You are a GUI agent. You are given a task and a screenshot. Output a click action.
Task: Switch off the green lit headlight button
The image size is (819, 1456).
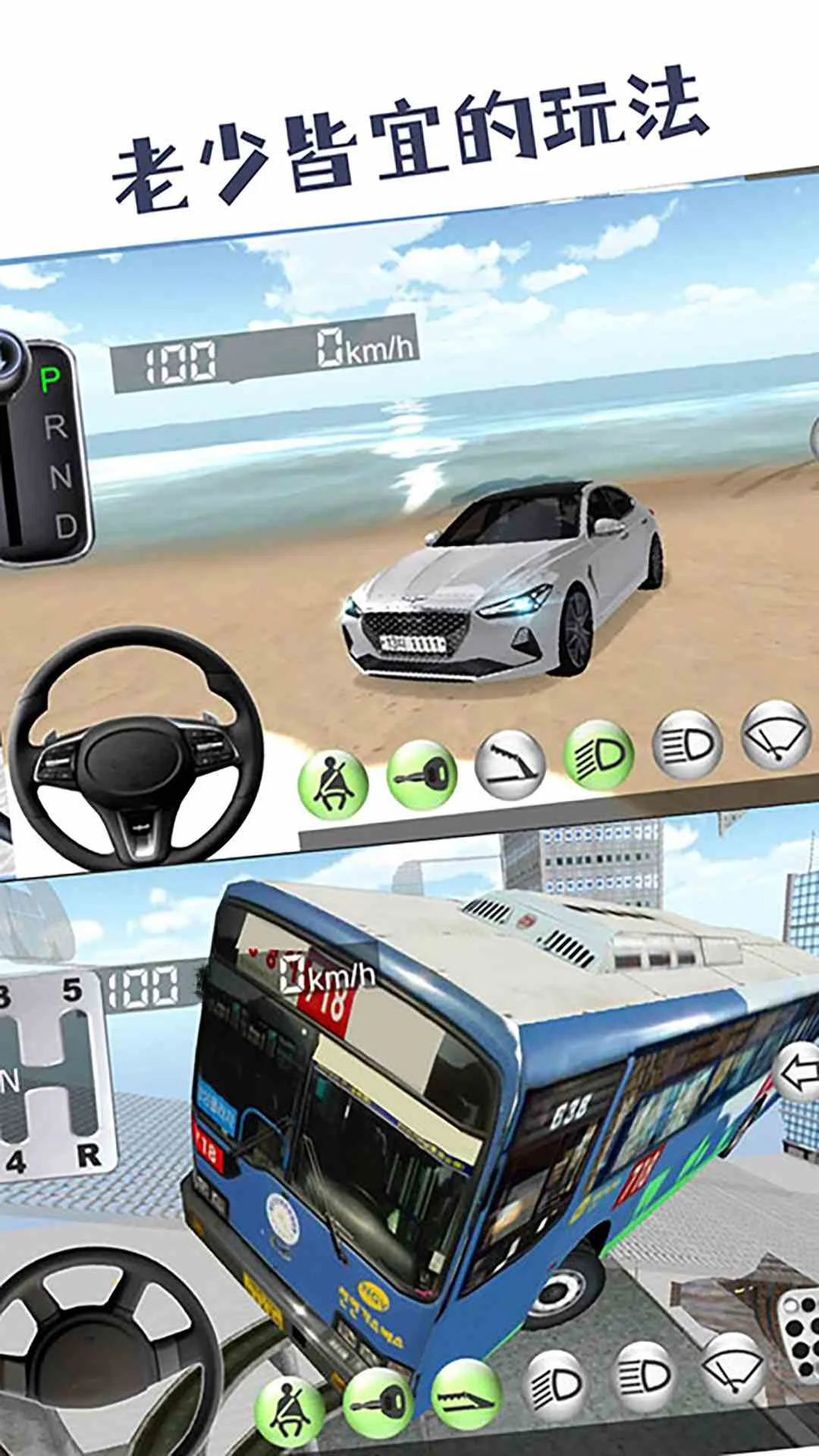598,755
